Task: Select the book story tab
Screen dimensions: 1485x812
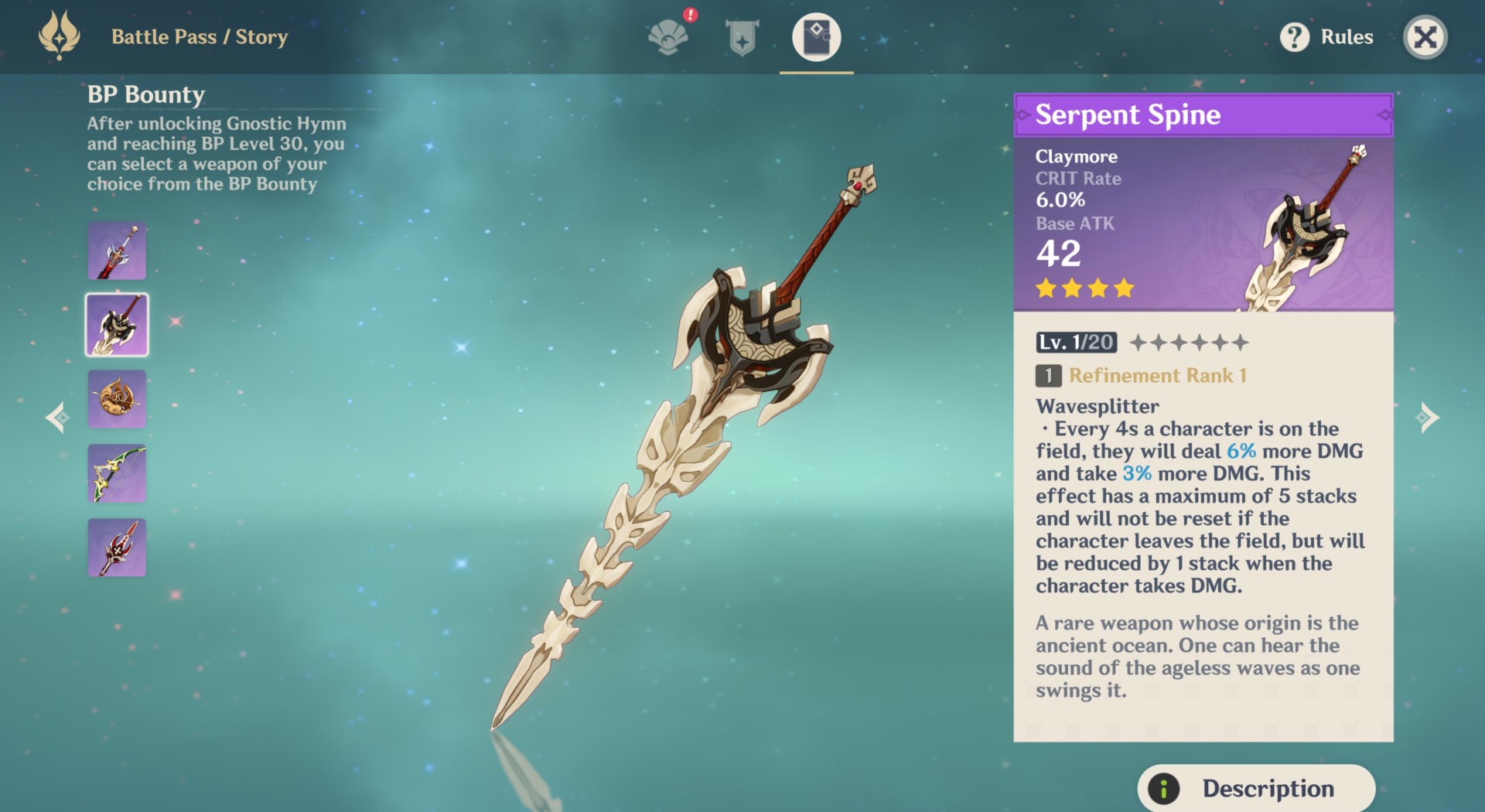Action: click(x=816, y=37)
